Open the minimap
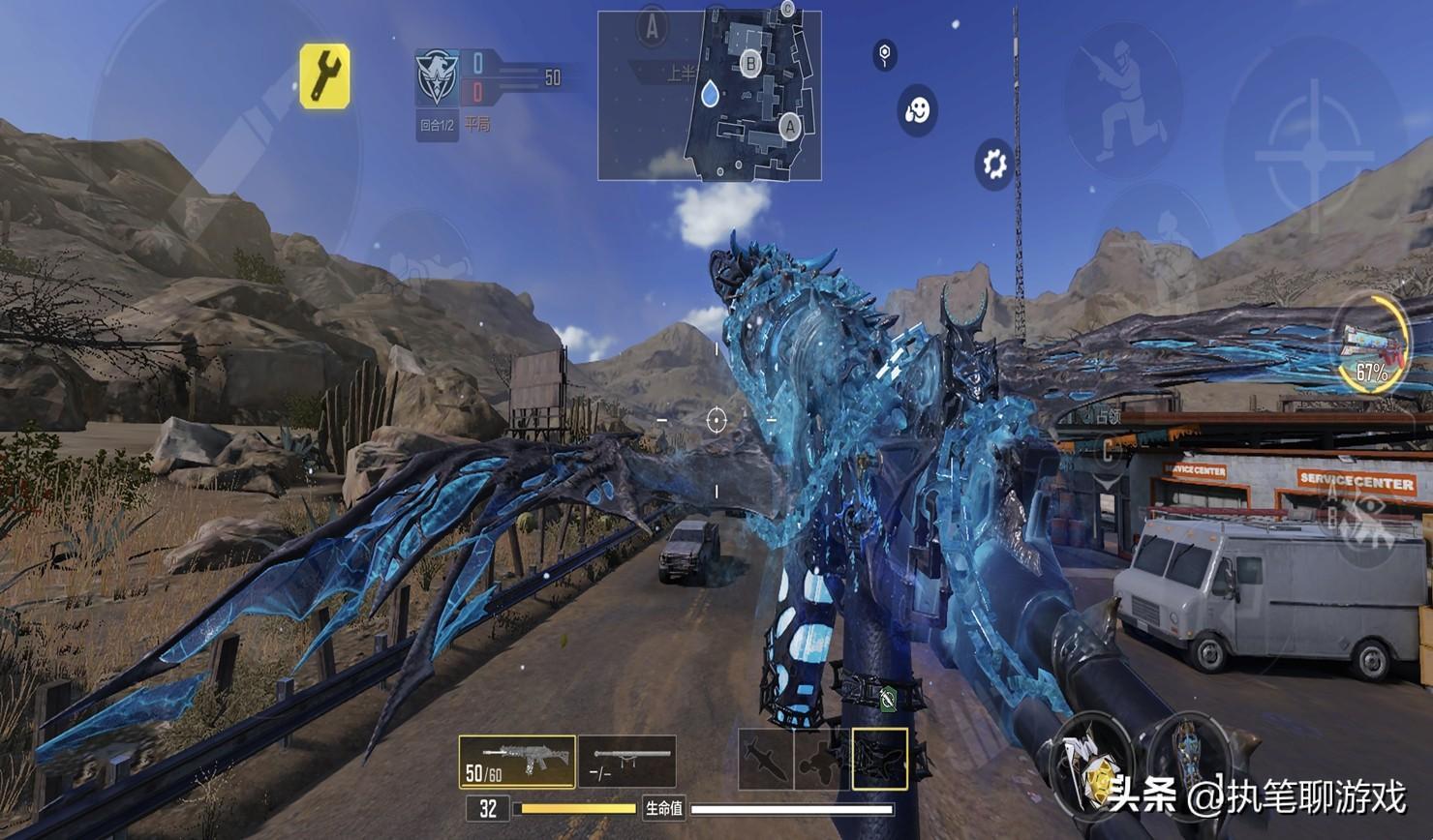This screenshot has height=840, width=1433. [x=709, y=96]
